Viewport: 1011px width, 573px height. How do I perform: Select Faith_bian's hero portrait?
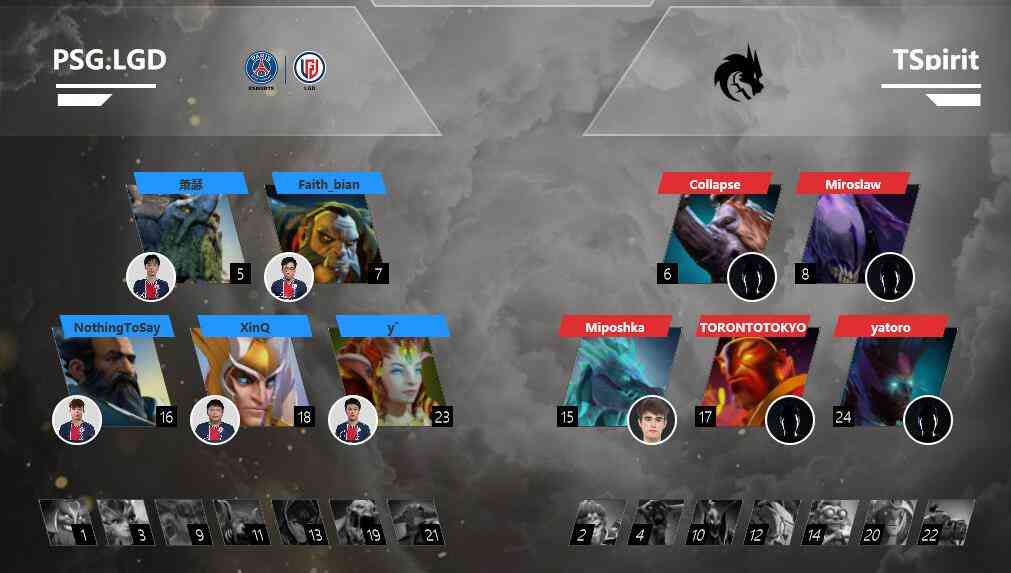327,235
